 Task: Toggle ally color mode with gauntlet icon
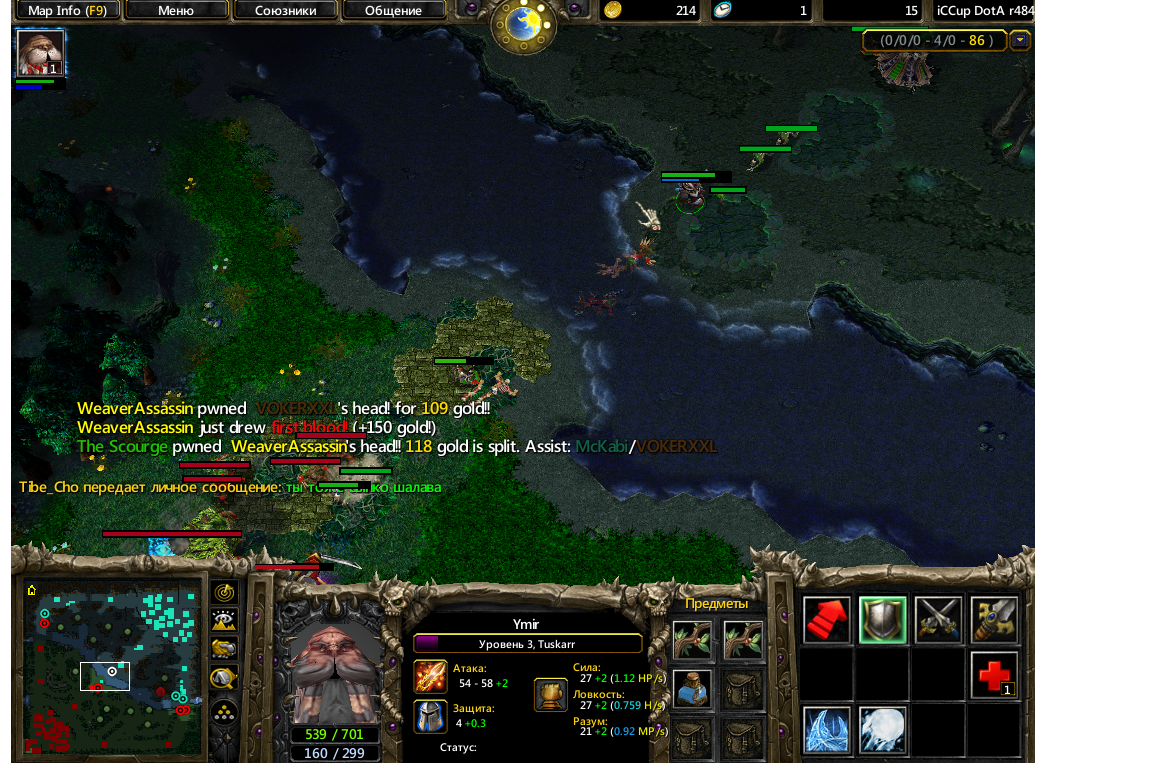(x=224, y=648)
